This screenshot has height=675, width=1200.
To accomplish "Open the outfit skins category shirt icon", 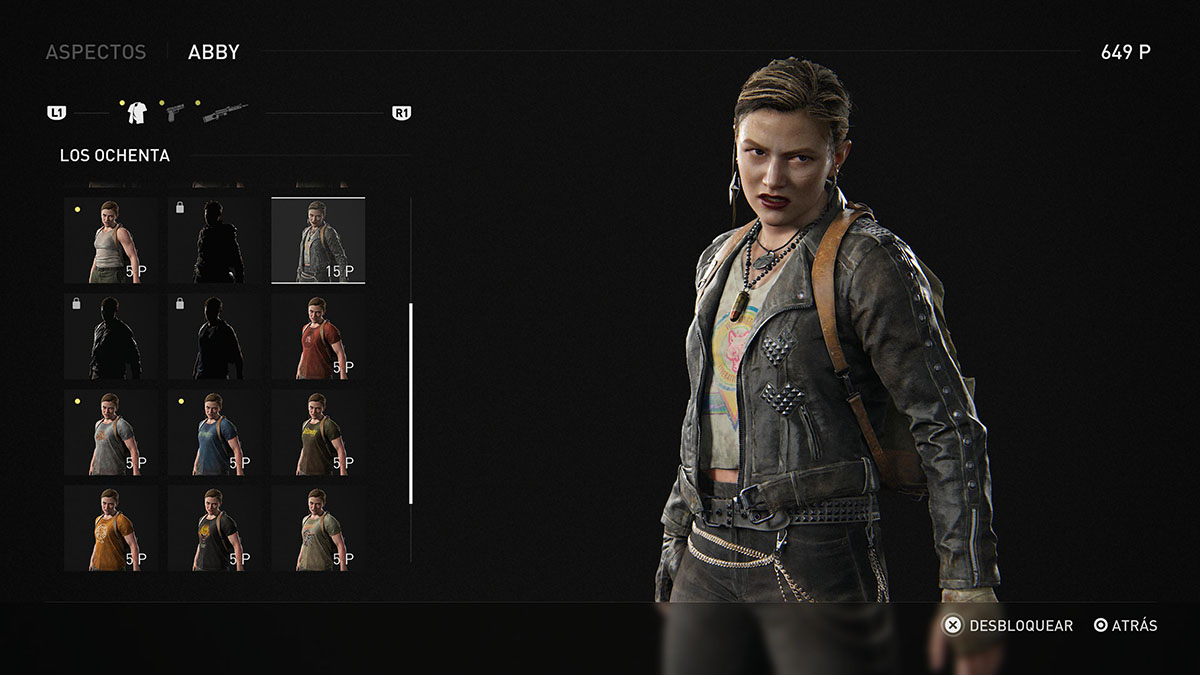I will (x=137, y=113).
